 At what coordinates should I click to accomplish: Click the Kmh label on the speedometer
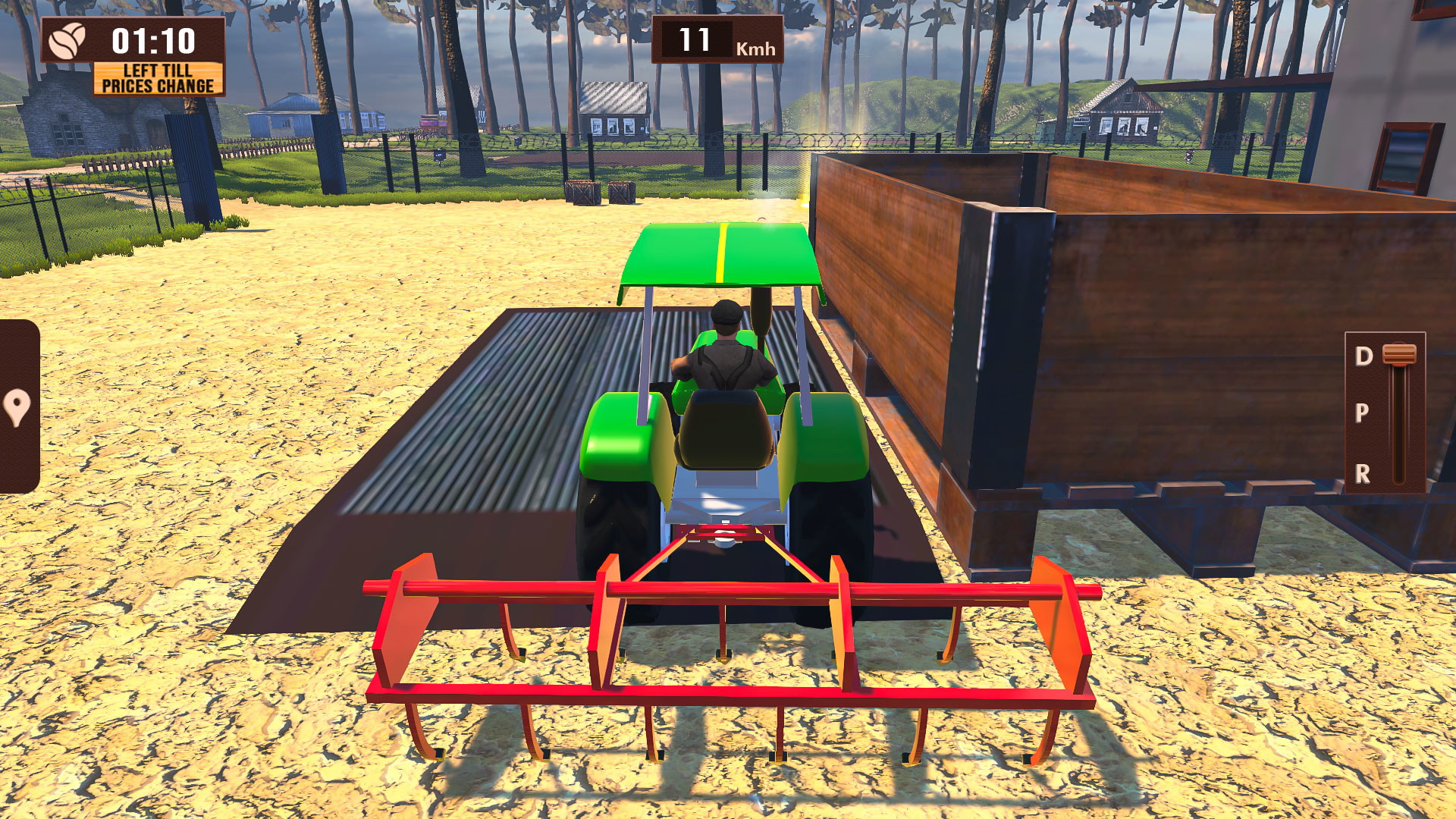pyautogui.click(x=754, y=49)
